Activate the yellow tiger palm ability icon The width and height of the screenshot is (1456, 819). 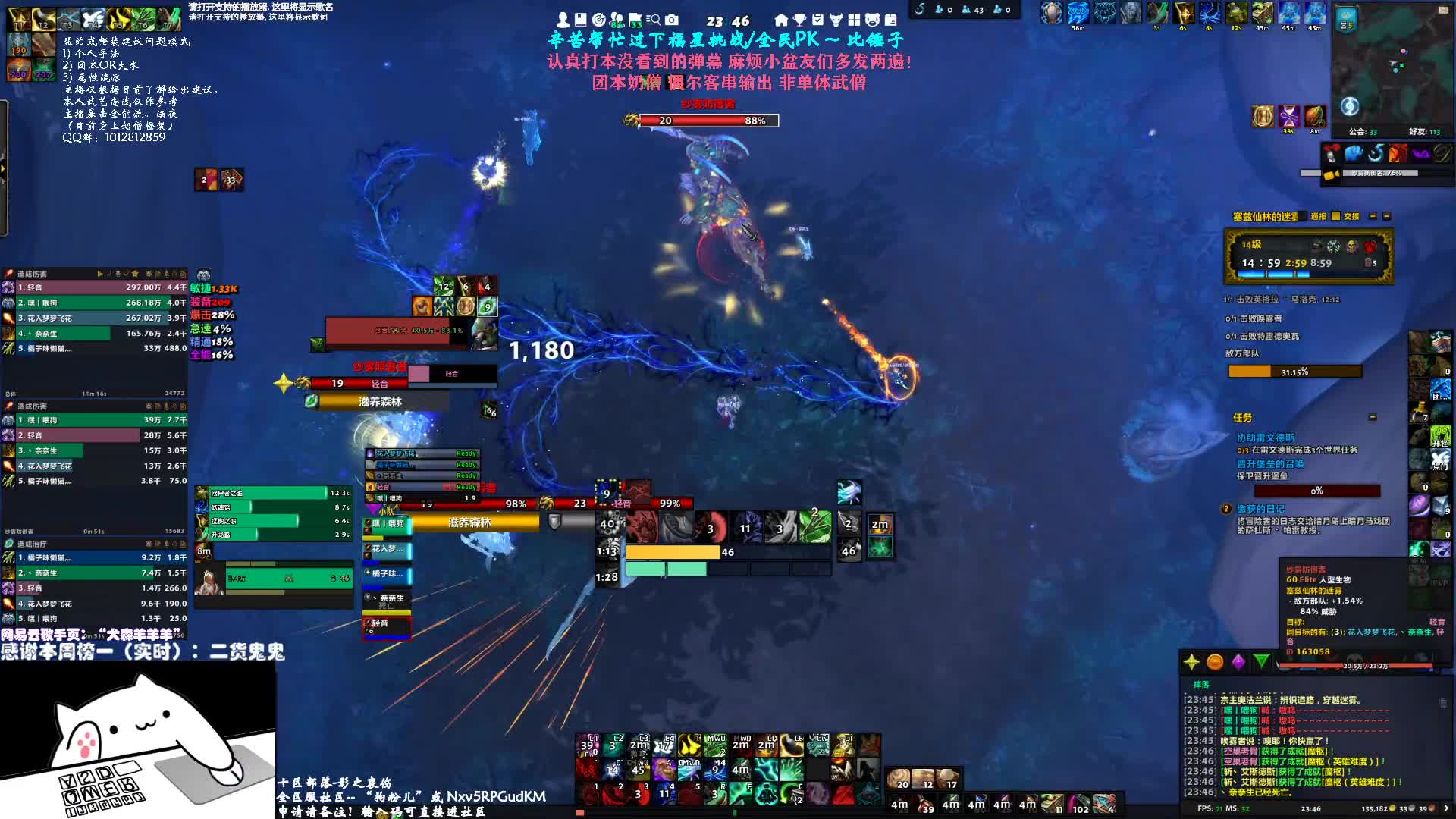coord(689,744)
